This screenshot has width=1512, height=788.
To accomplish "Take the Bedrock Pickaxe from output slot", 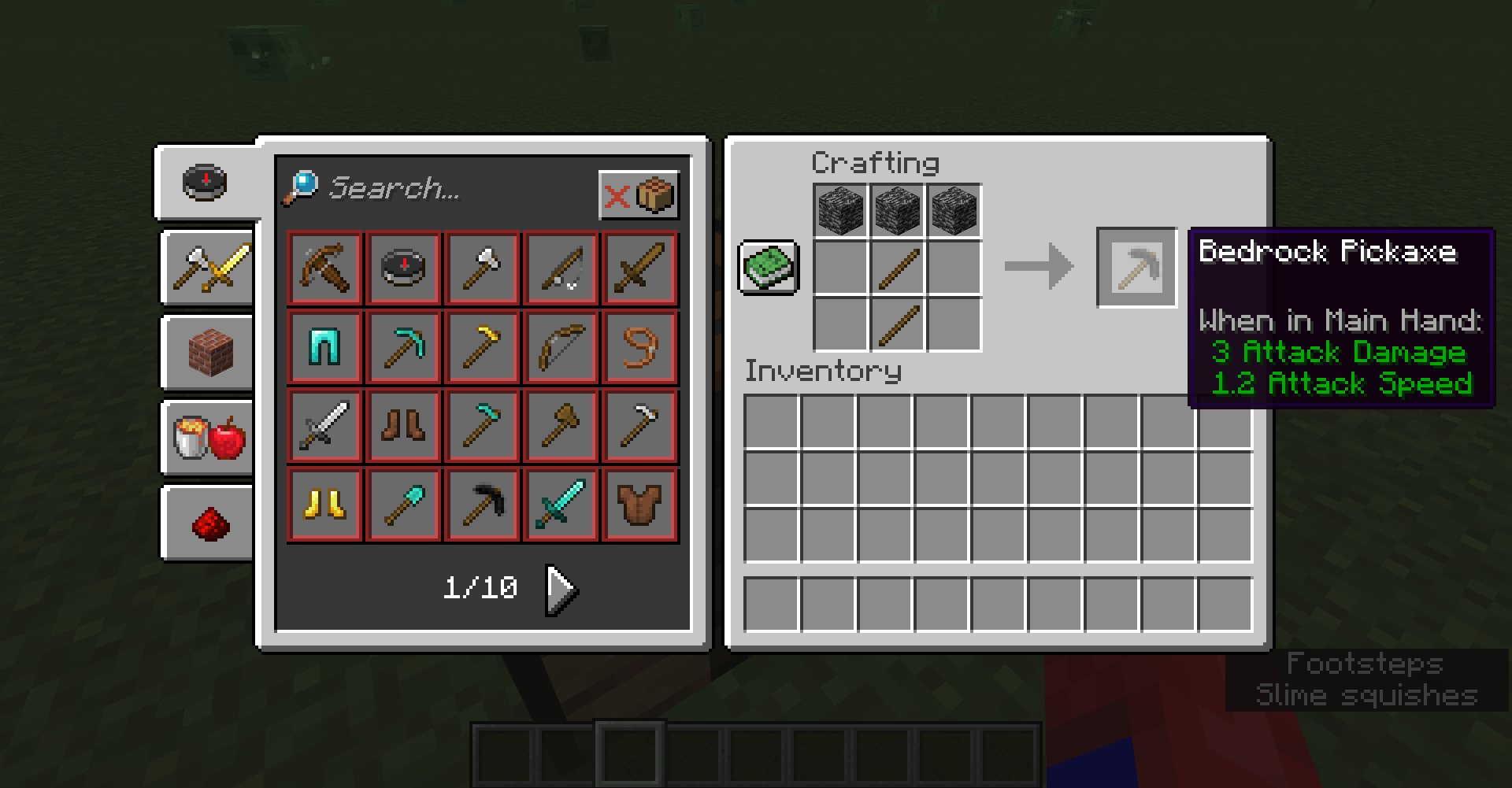I will pyautogui.click(x=1136, y=268).
